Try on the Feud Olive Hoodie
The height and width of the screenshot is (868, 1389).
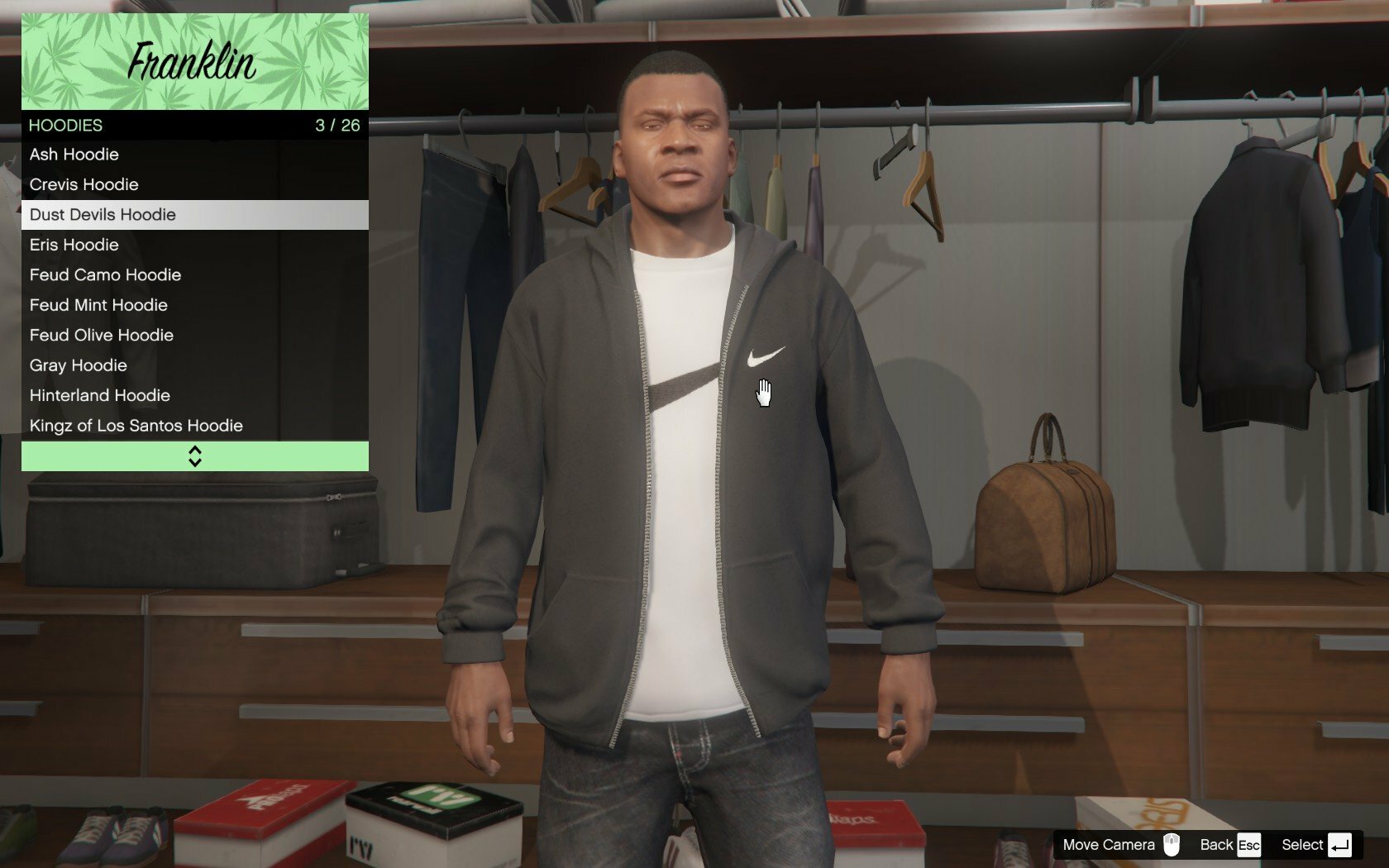[194, 336]
